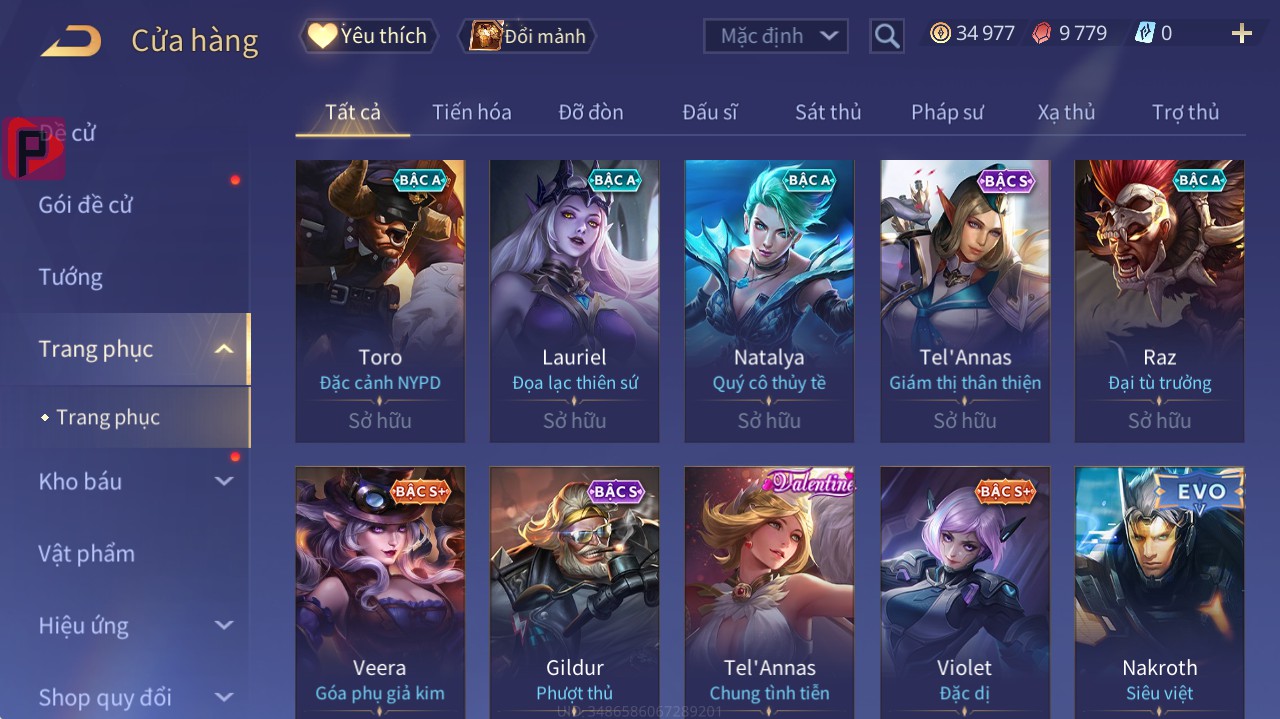This screenshot has height=719, width=1280.
Task: Show the Đấu sĩ category
Action: pyautogui.click(x=709, y=112)
